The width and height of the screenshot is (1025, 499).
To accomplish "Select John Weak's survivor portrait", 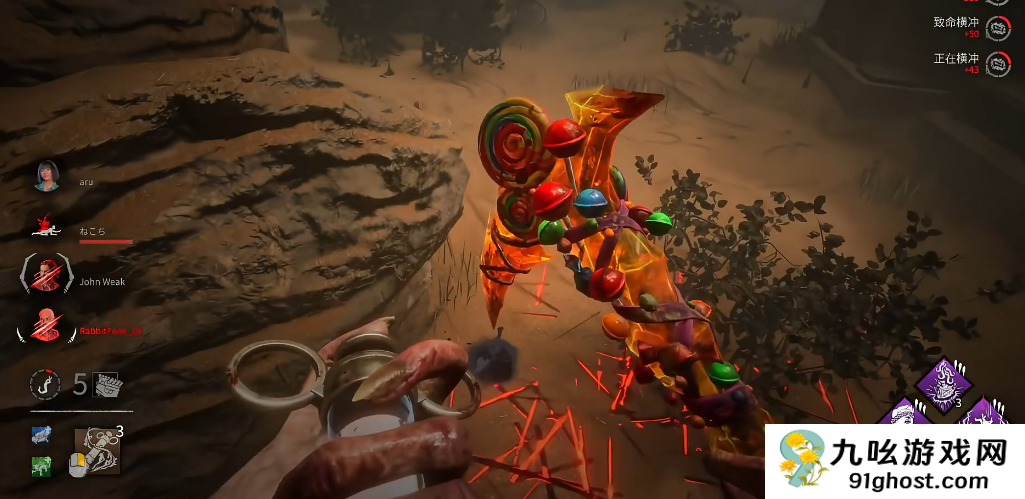I will coord(47,275).
